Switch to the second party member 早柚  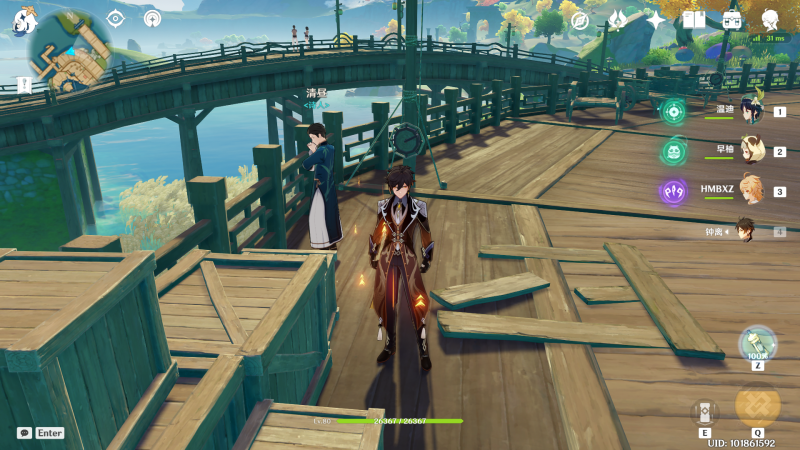pos(749,151)
